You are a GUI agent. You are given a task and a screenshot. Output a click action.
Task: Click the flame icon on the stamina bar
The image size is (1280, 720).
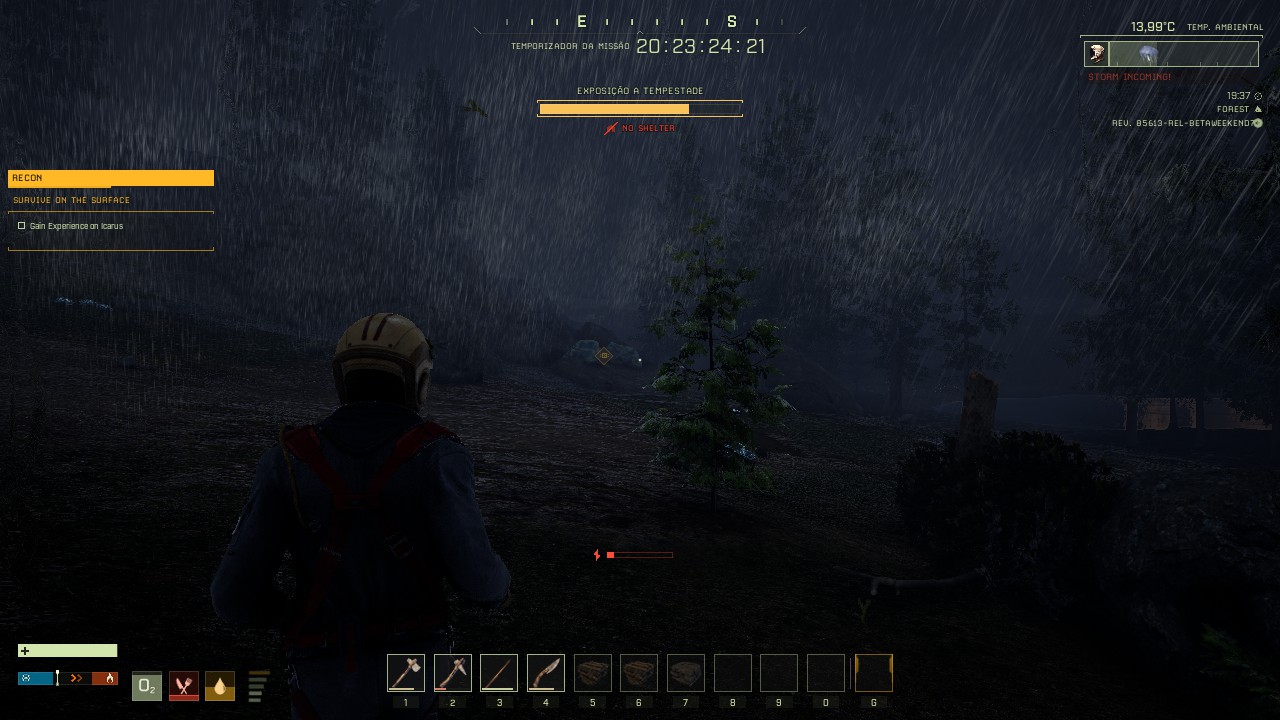[109, 679]
